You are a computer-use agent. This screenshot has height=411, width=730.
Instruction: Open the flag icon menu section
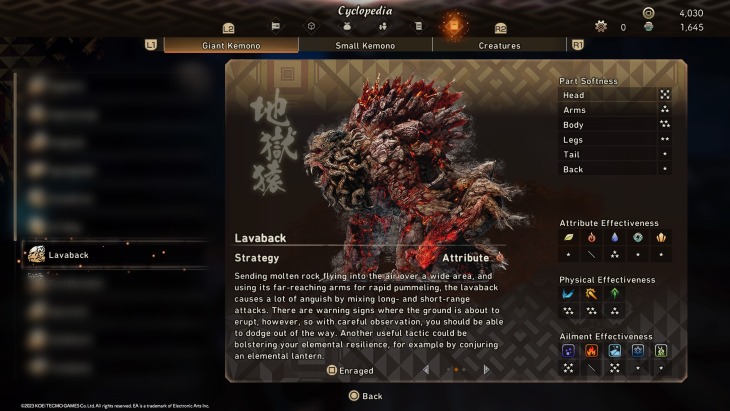(275, 26)
